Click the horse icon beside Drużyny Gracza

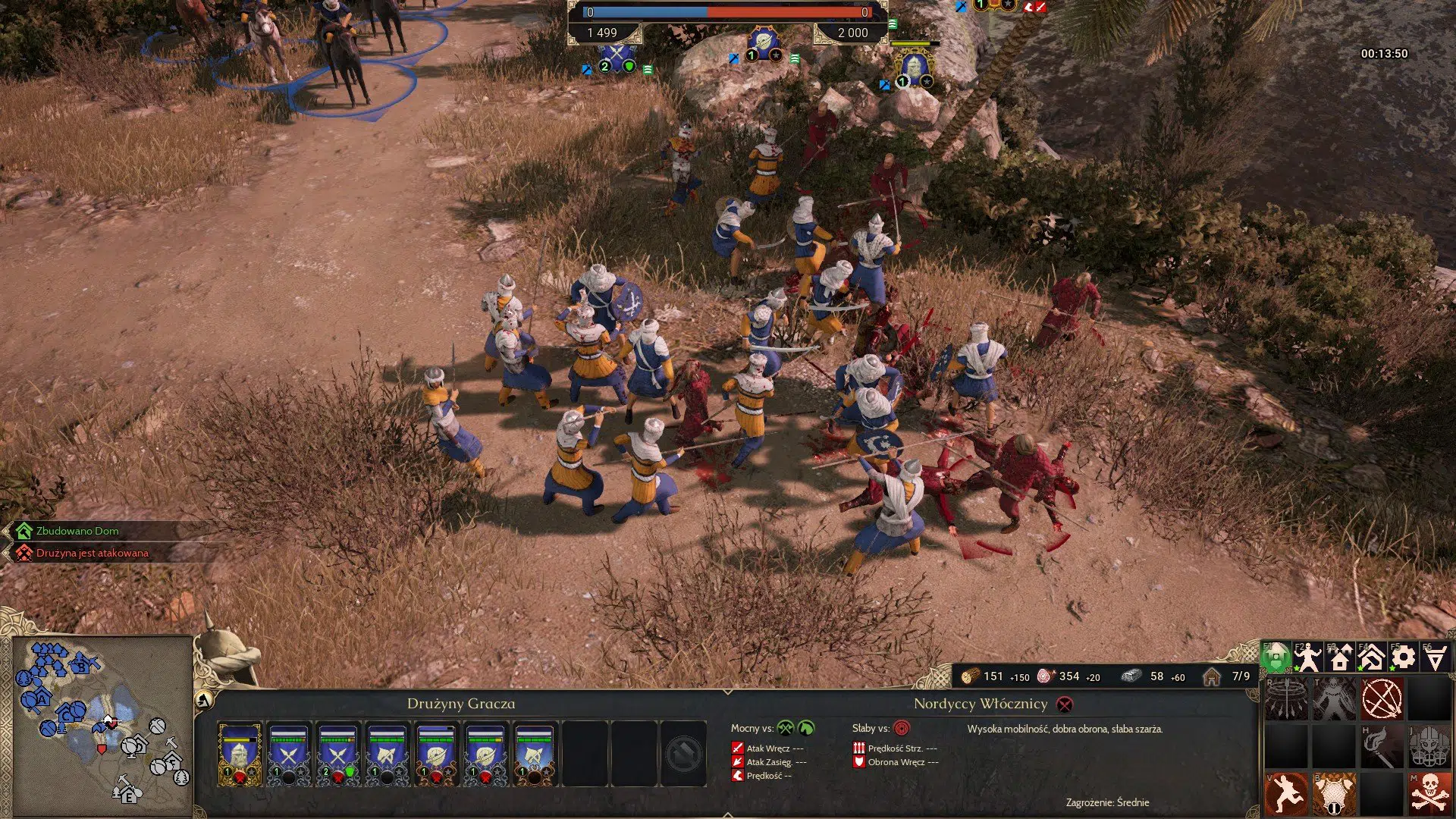pos(203,701)
